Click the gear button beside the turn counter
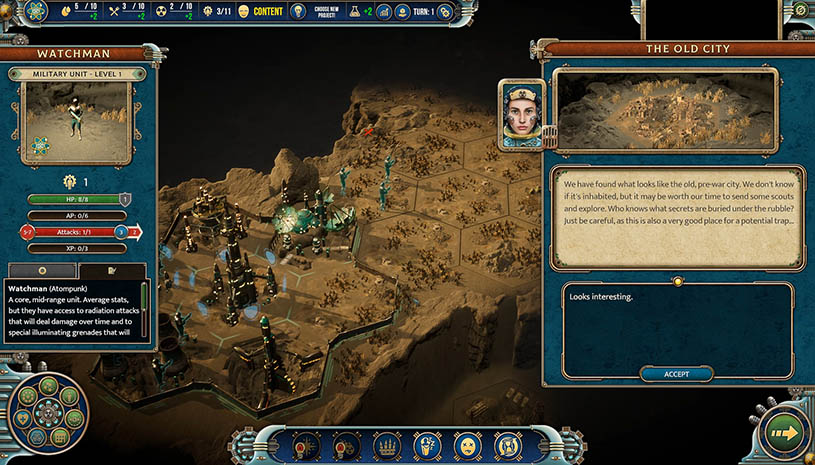This screenshot has width=815, height=465. 445,11
